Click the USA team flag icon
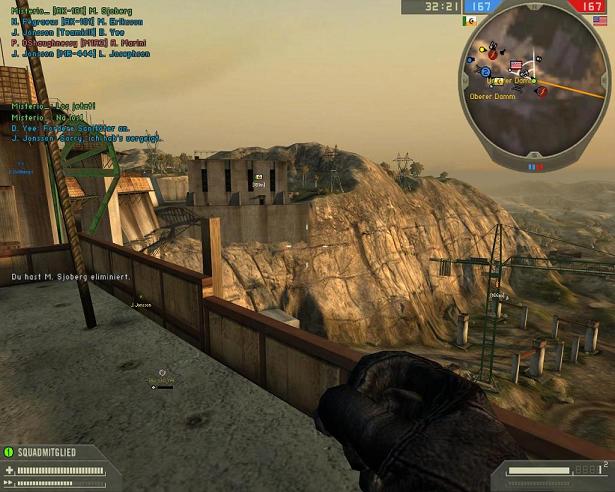615x492 pixels. tap(600, 20)
